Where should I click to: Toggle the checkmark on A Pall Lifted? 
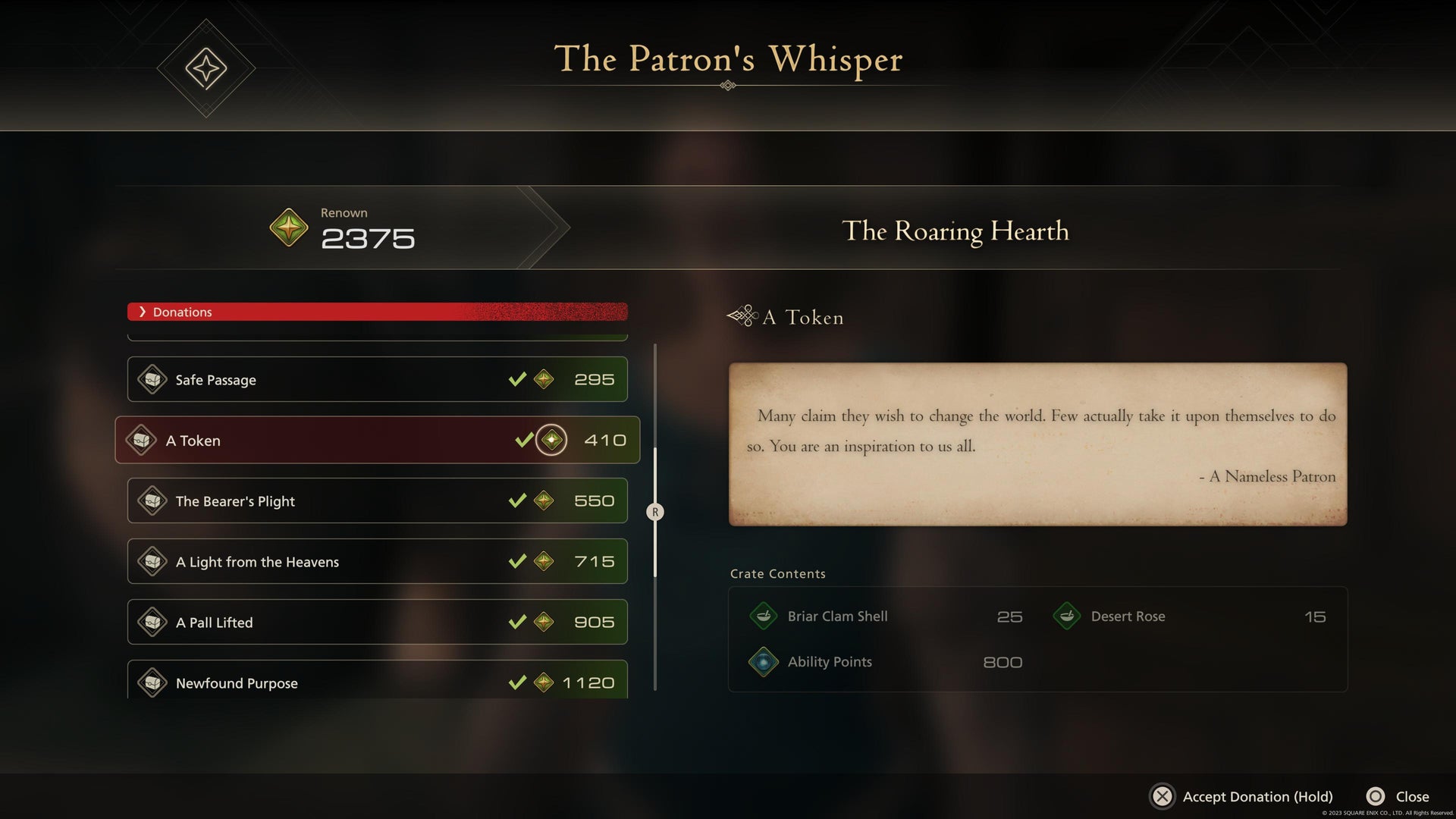coord(518,622)
